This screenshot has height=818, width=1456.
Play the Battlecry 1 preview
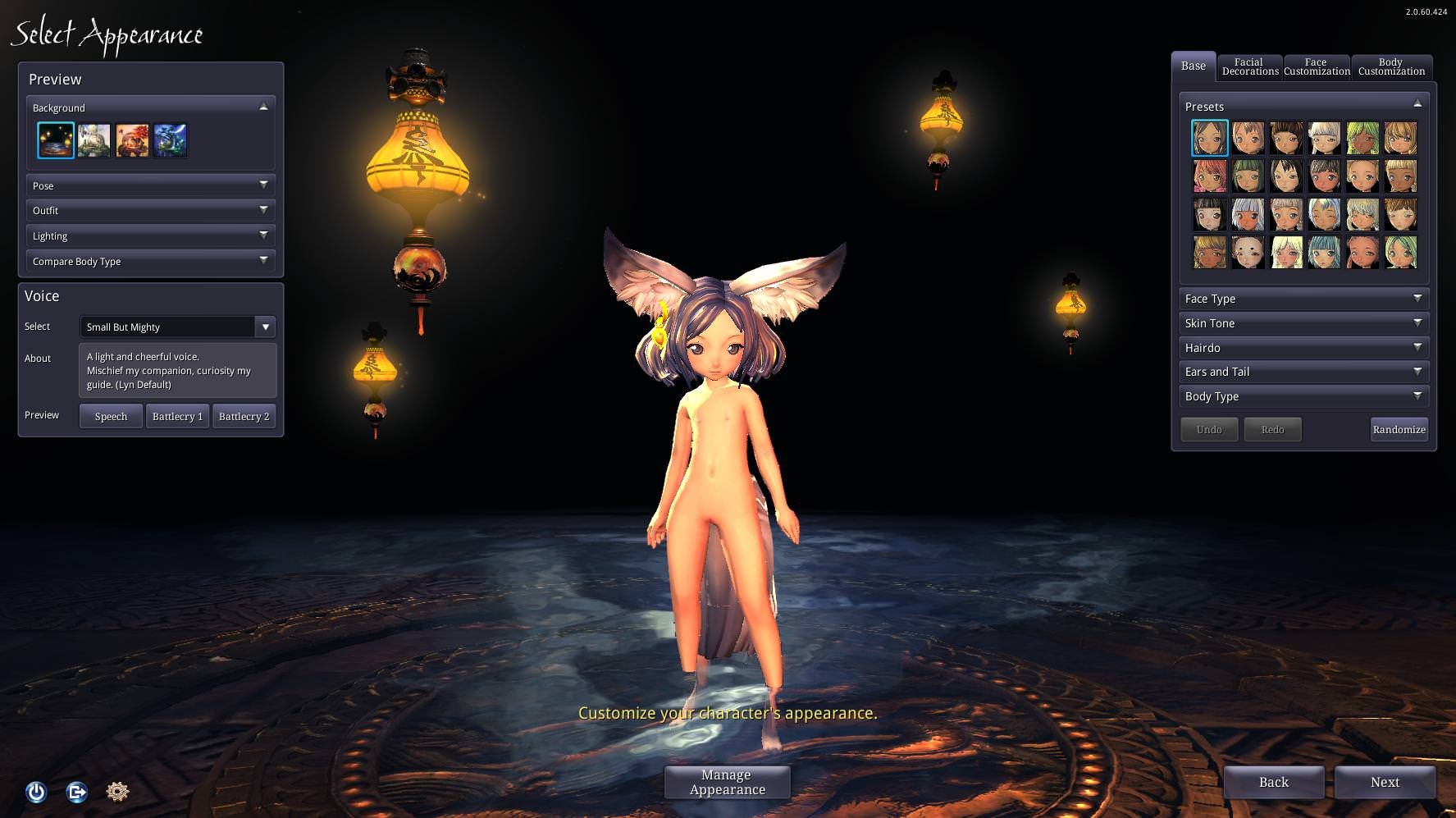(x=177, y=416)
